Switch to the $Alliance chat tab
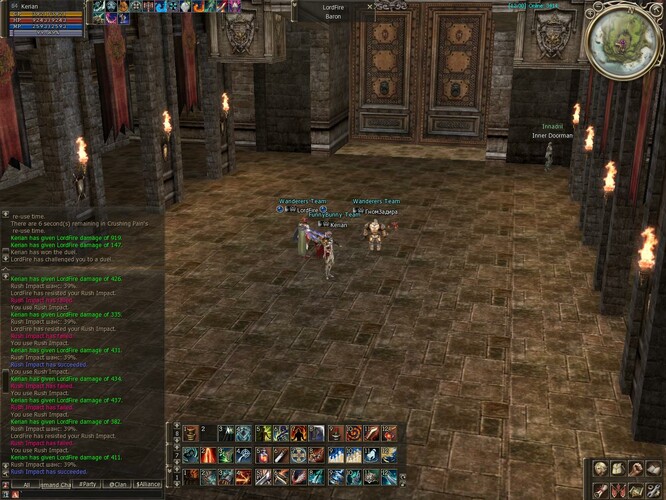 tap(149, 484)
